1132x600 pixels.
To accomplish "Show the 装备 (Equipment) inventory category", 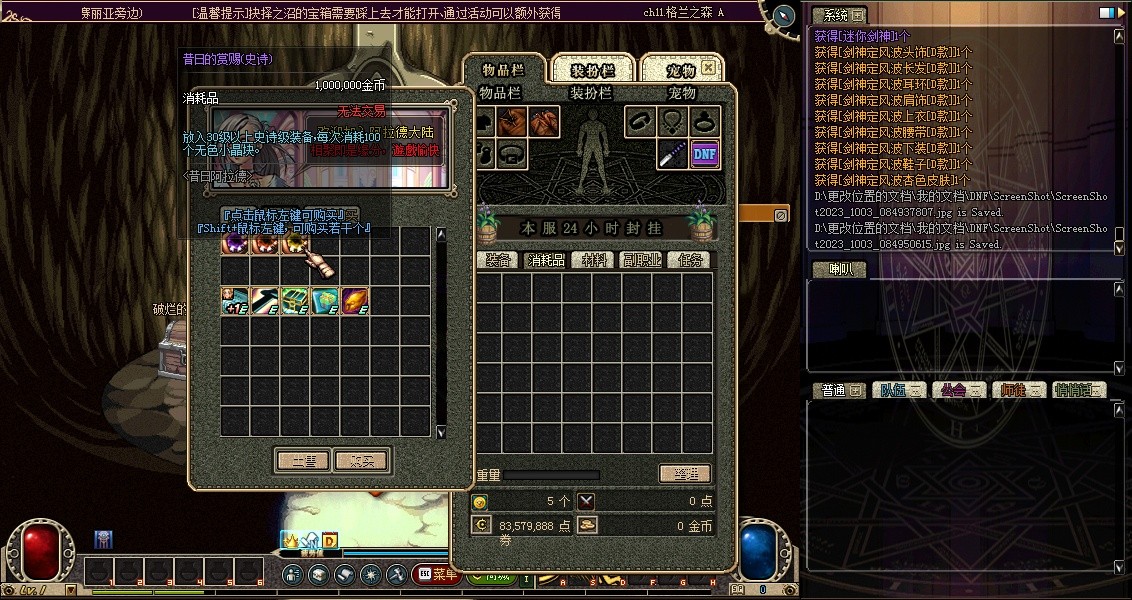I will tap(499, 260).
